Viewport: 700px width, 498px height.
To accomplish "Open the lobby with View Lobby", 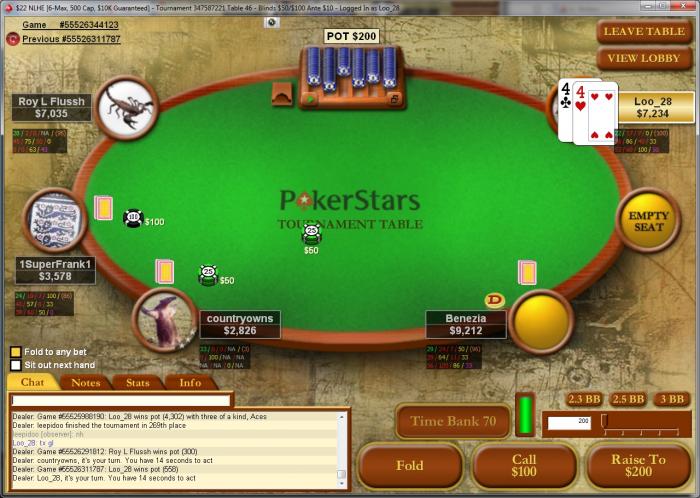I will [x=644, y=58].
